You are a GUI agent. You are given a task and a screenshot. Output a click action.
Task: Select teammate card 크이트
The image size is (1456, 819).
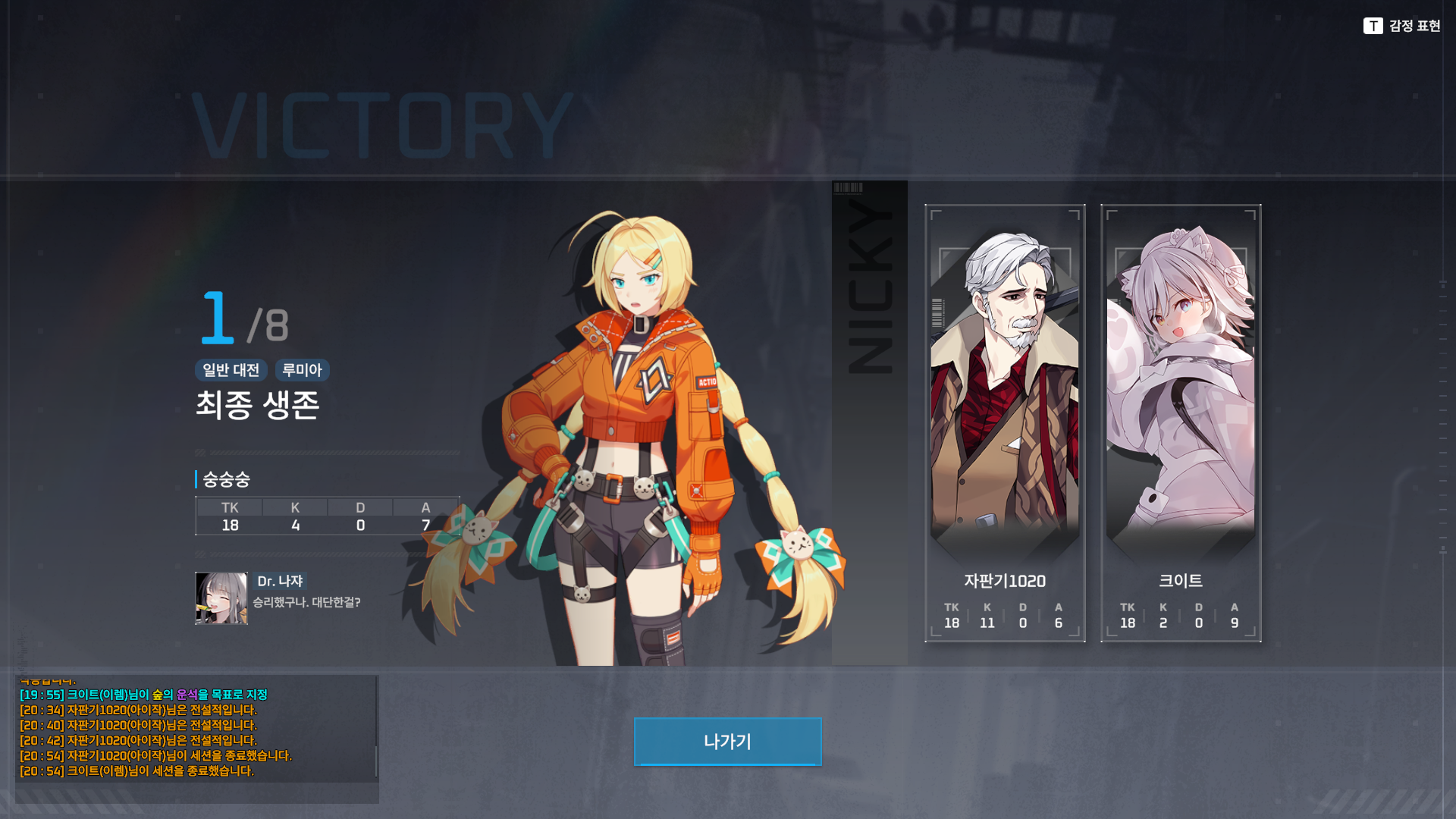(1181, 423)
